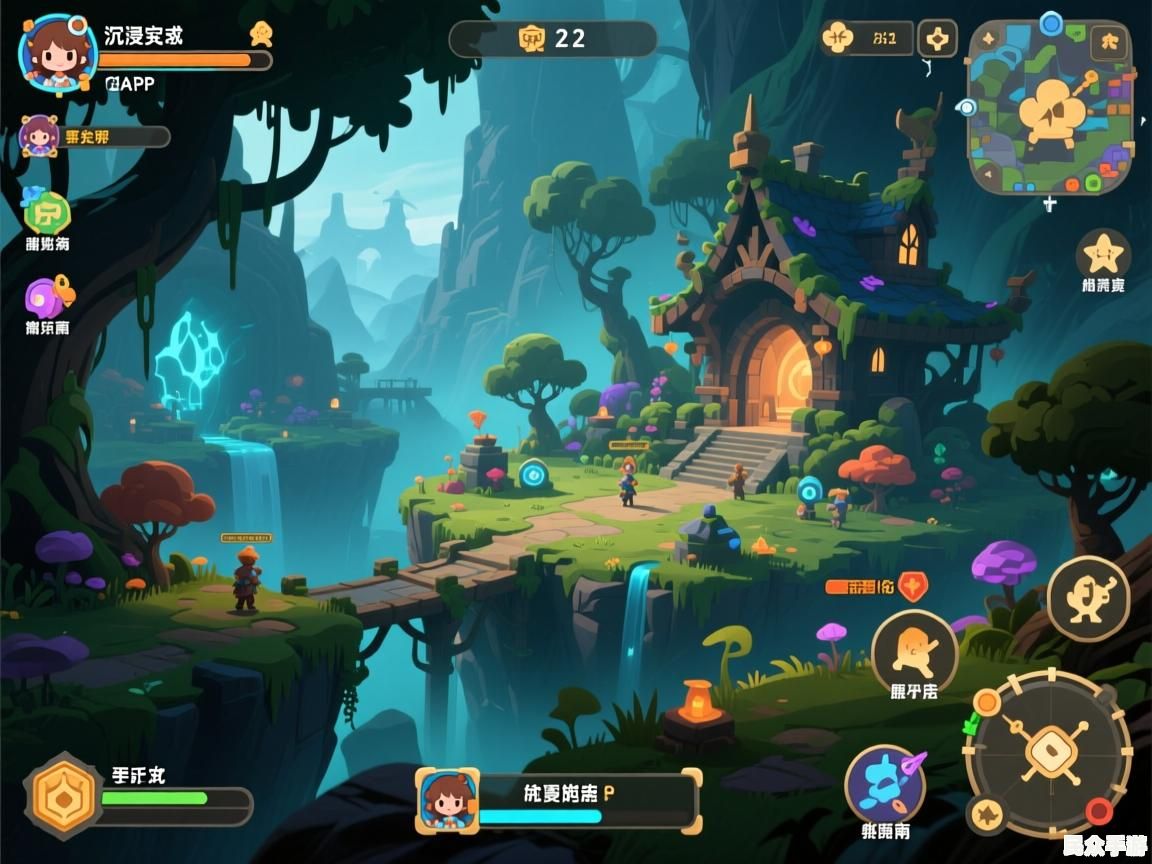
Task: Click the blue dot atop the minimap
Action: point(1050,23)
